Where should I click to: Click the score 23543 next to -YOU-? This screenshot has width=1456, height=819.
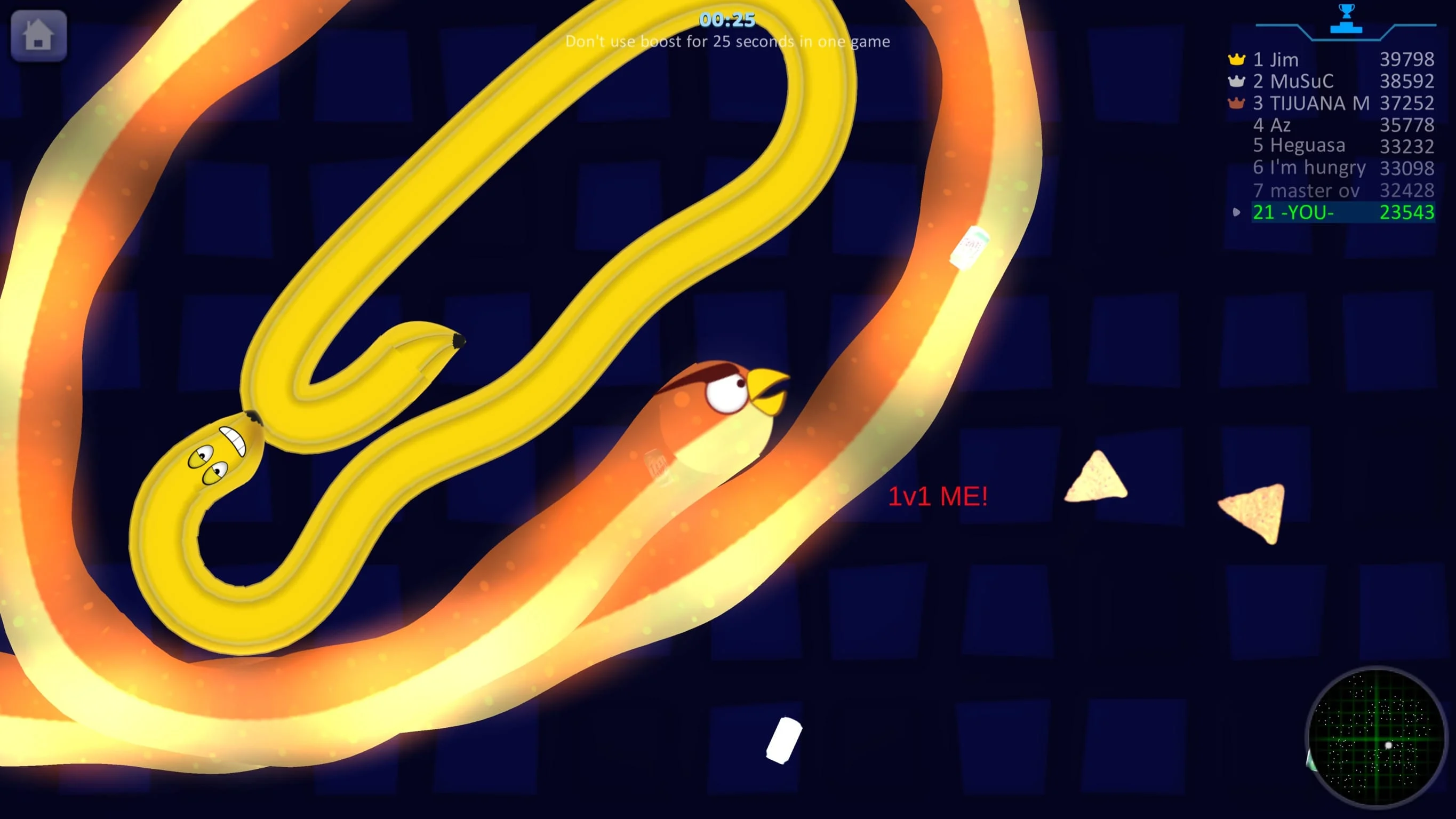point(1407,213)
